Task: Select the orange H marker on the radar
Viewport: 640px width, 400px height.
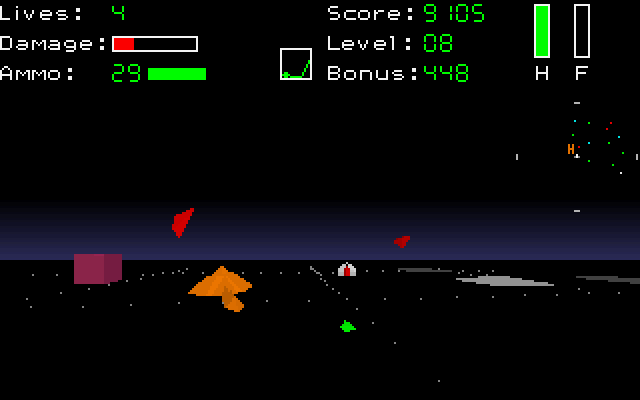Action: [571, 149]
